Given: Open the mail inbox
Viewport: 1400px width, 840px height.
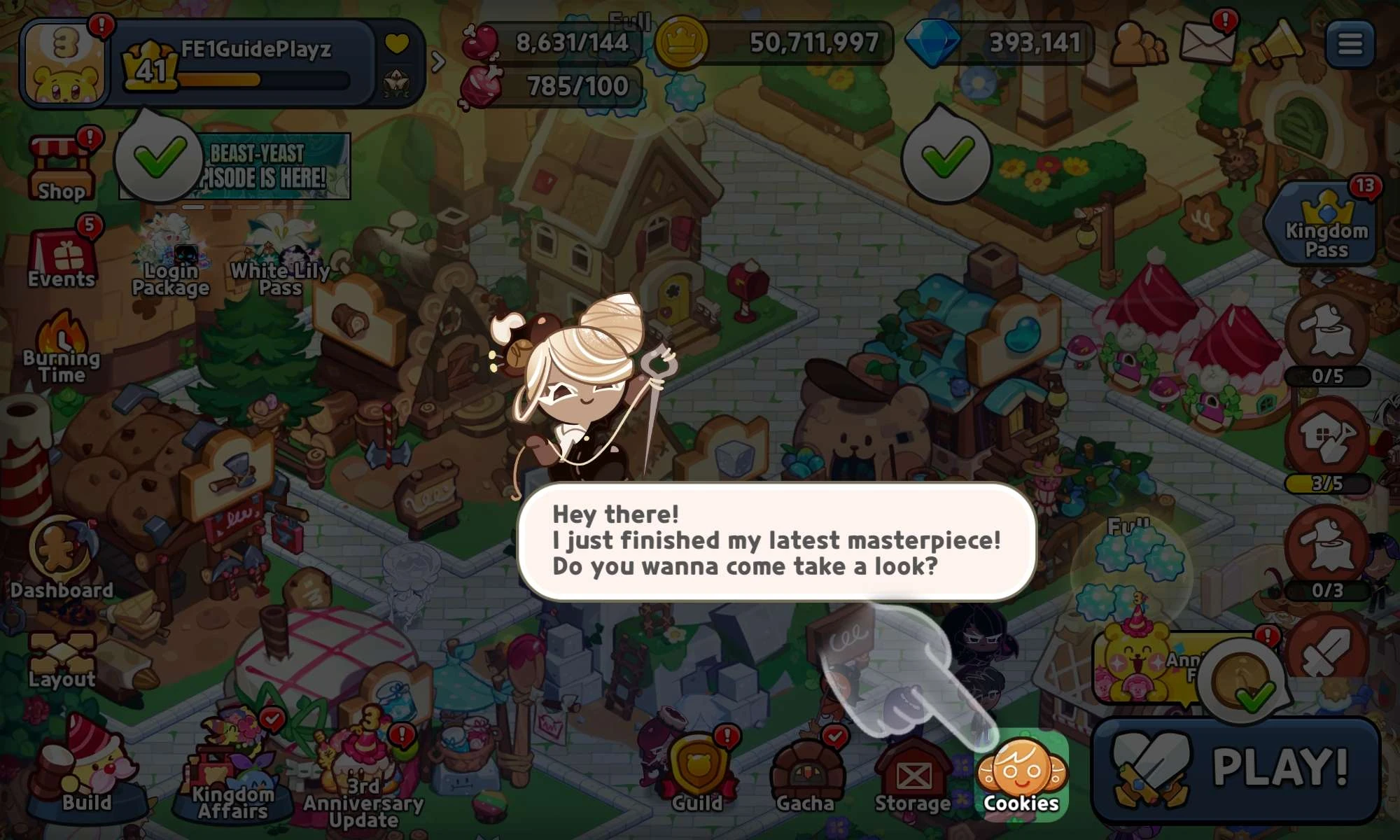Looking at the screenshot, I should [1209, 43].
